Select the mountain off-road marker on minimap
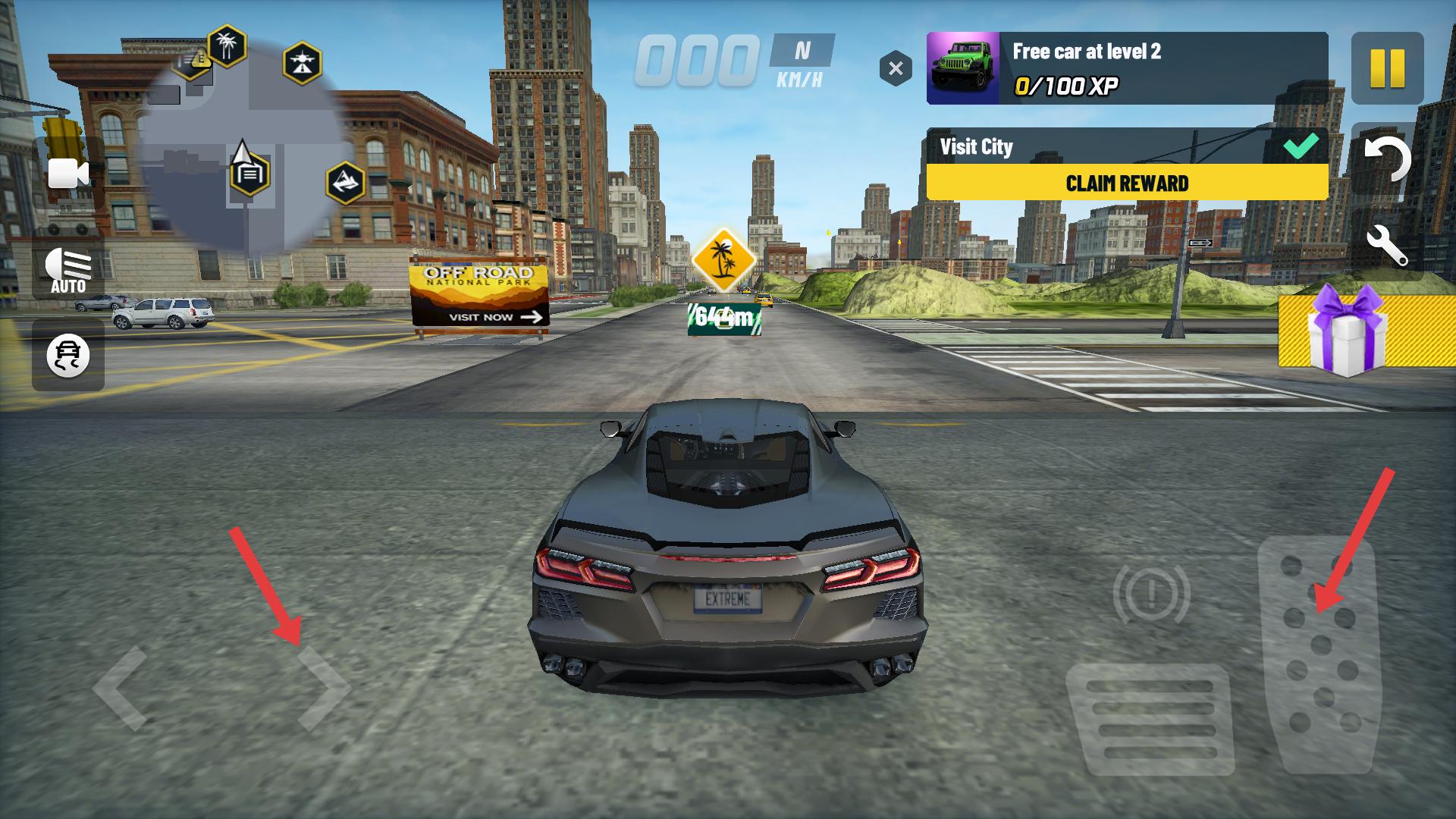The width and height of the screenshot is (1456, 819). point(346,183)
